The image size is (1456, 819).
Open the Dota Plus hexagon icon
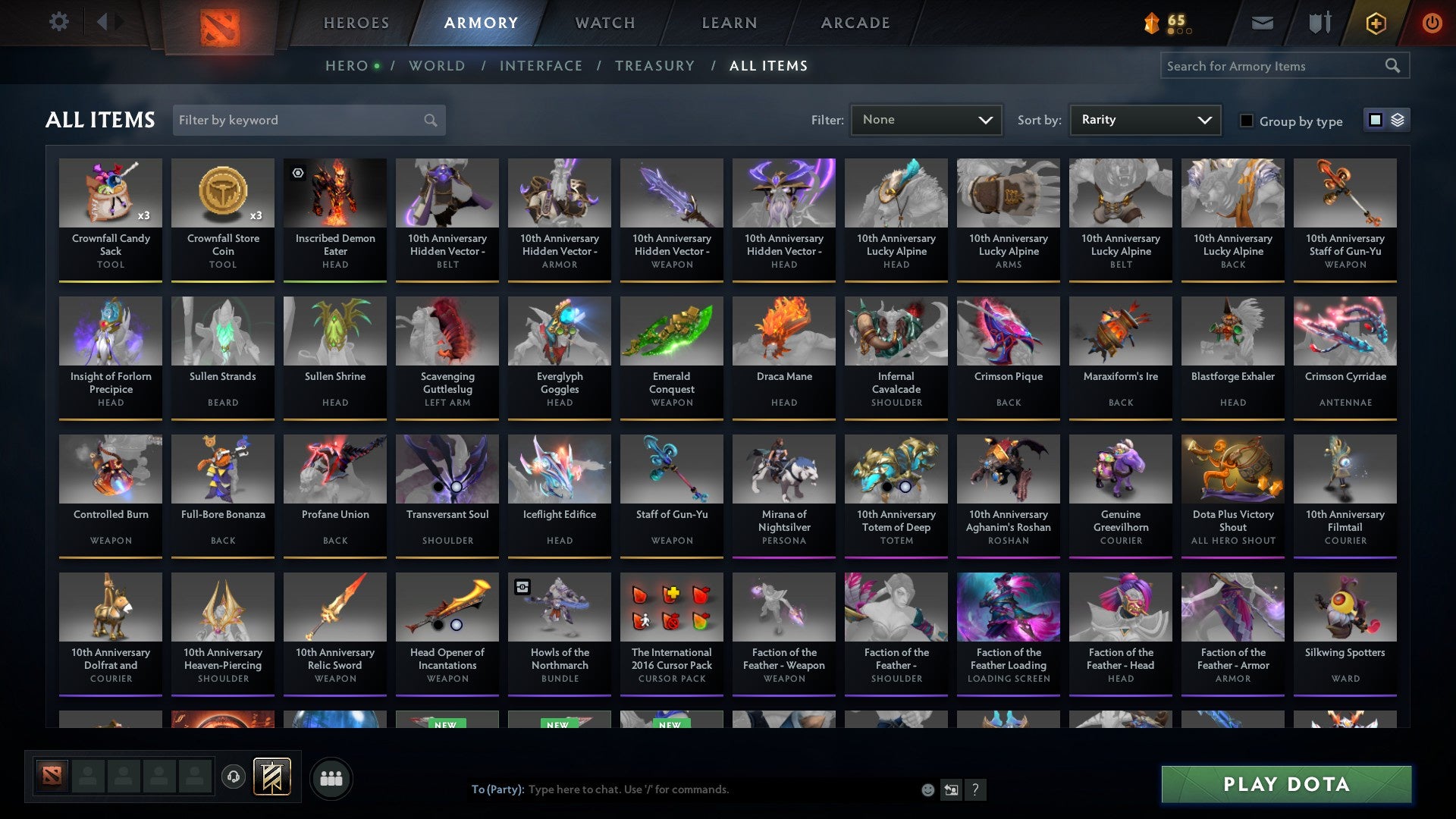[x=1374, y=23]
